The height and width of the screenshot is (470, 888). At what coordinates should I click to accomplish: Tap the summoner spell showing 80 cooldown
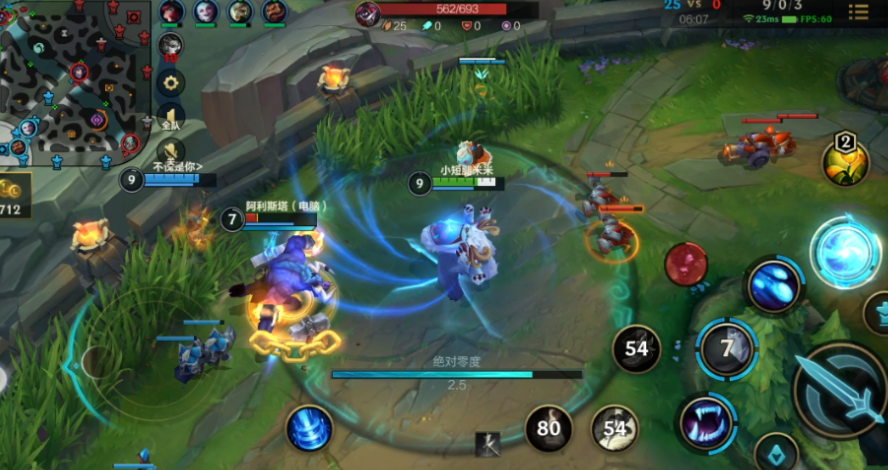(548, 429)
